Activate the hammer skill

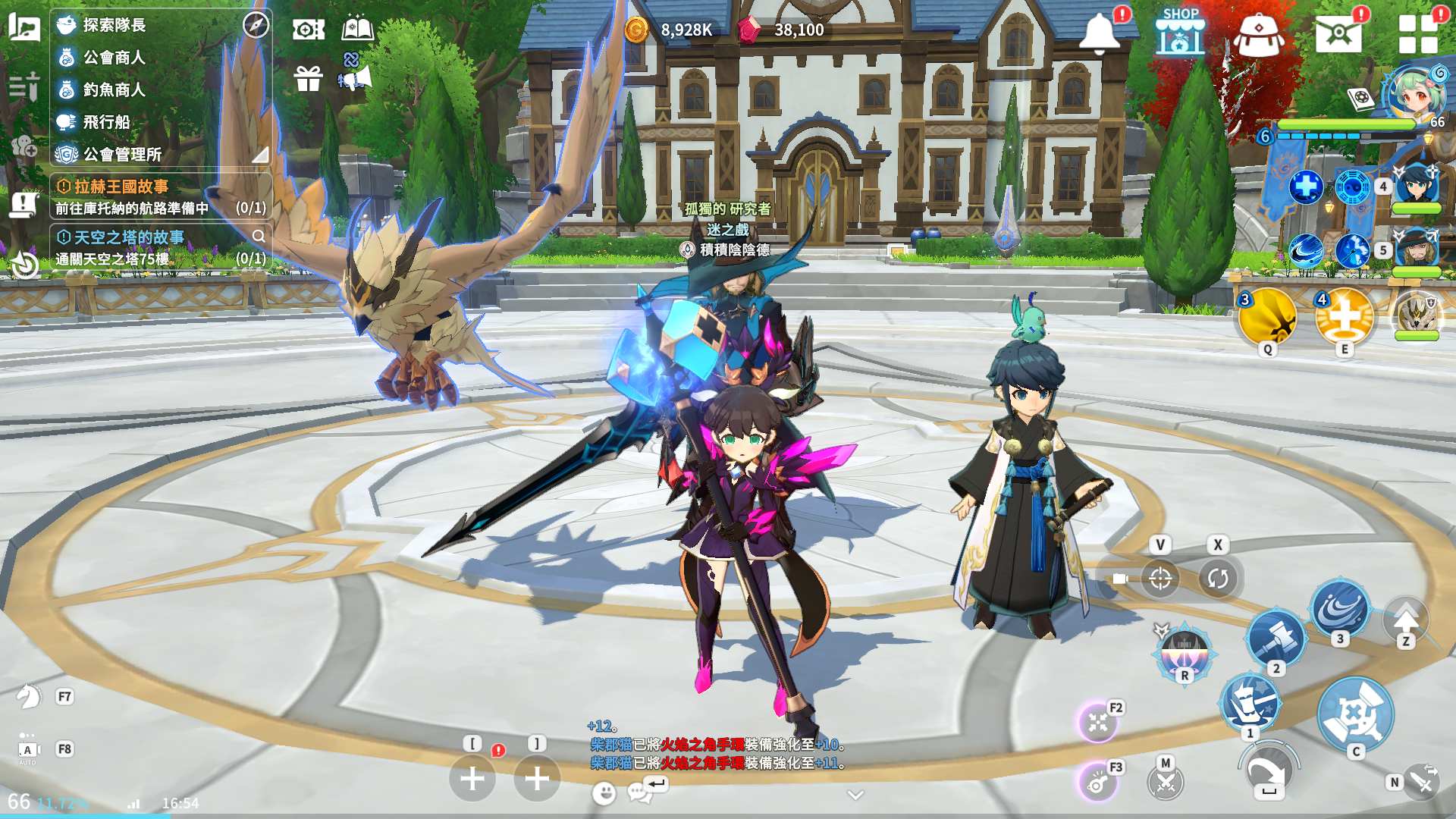[x=1276, y=638]
